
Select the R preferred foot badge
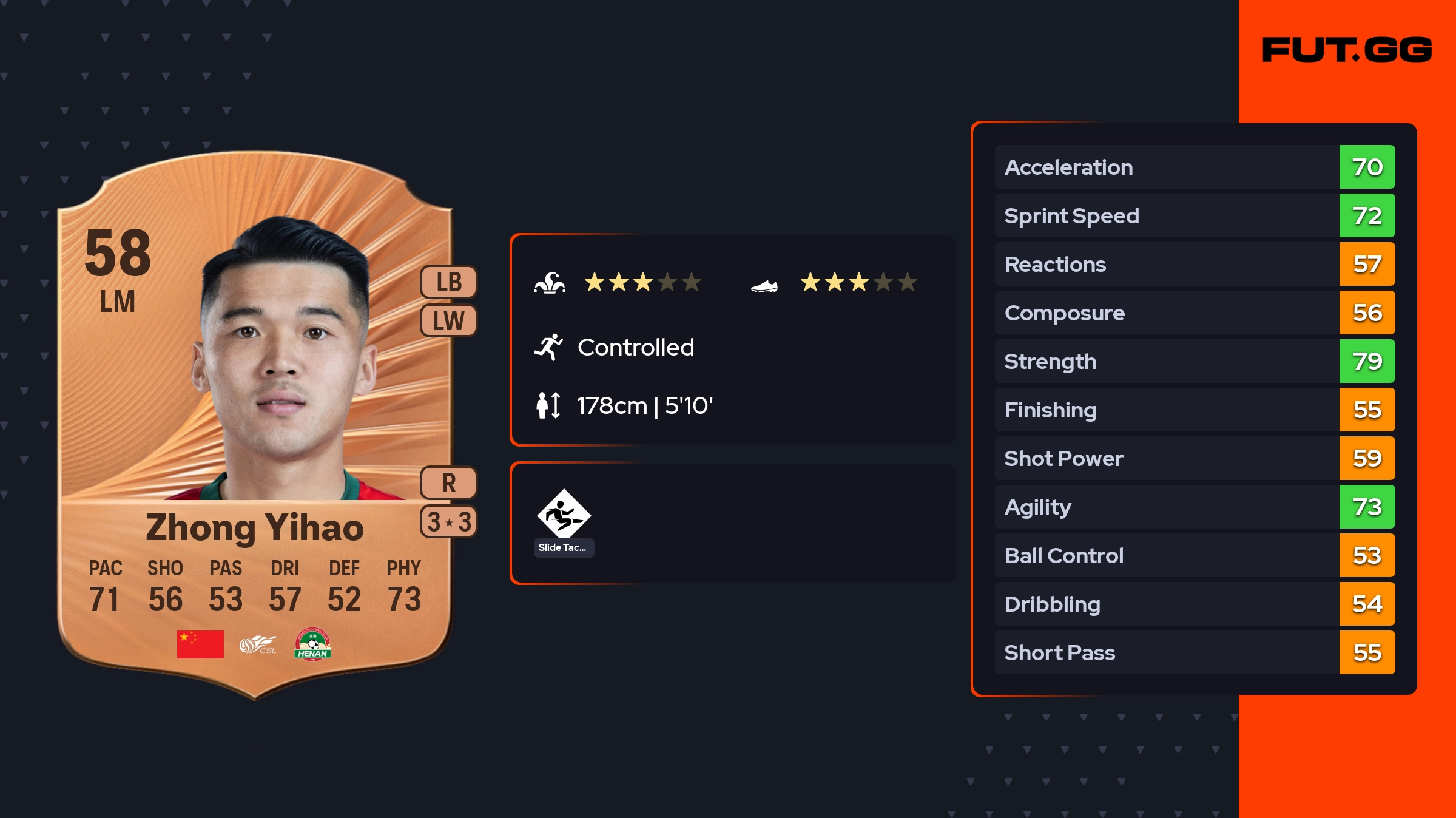449,483
